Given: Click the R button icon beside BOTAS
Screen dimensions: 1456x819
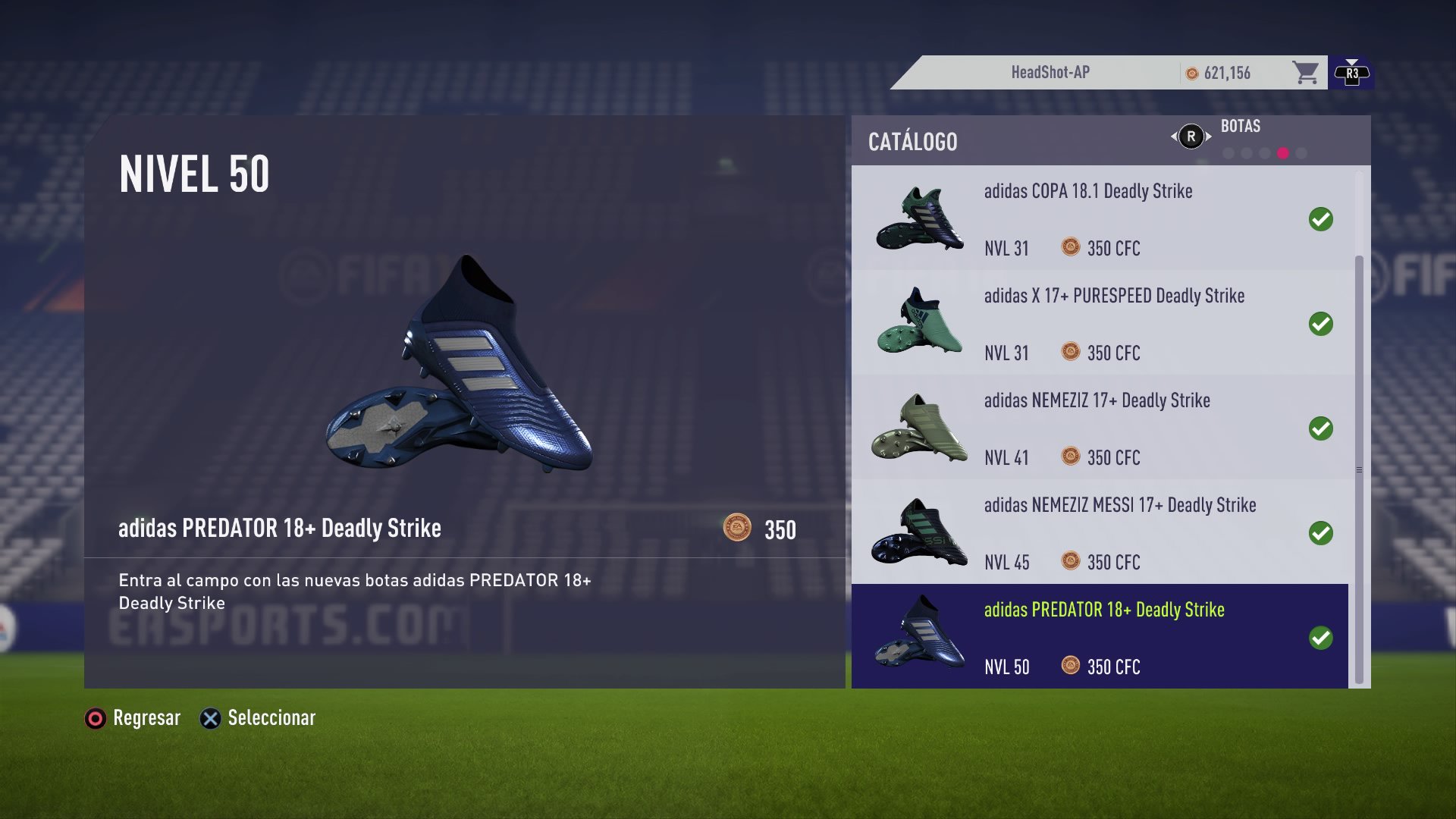Looking at the screenshot, I should point(1192,136).
